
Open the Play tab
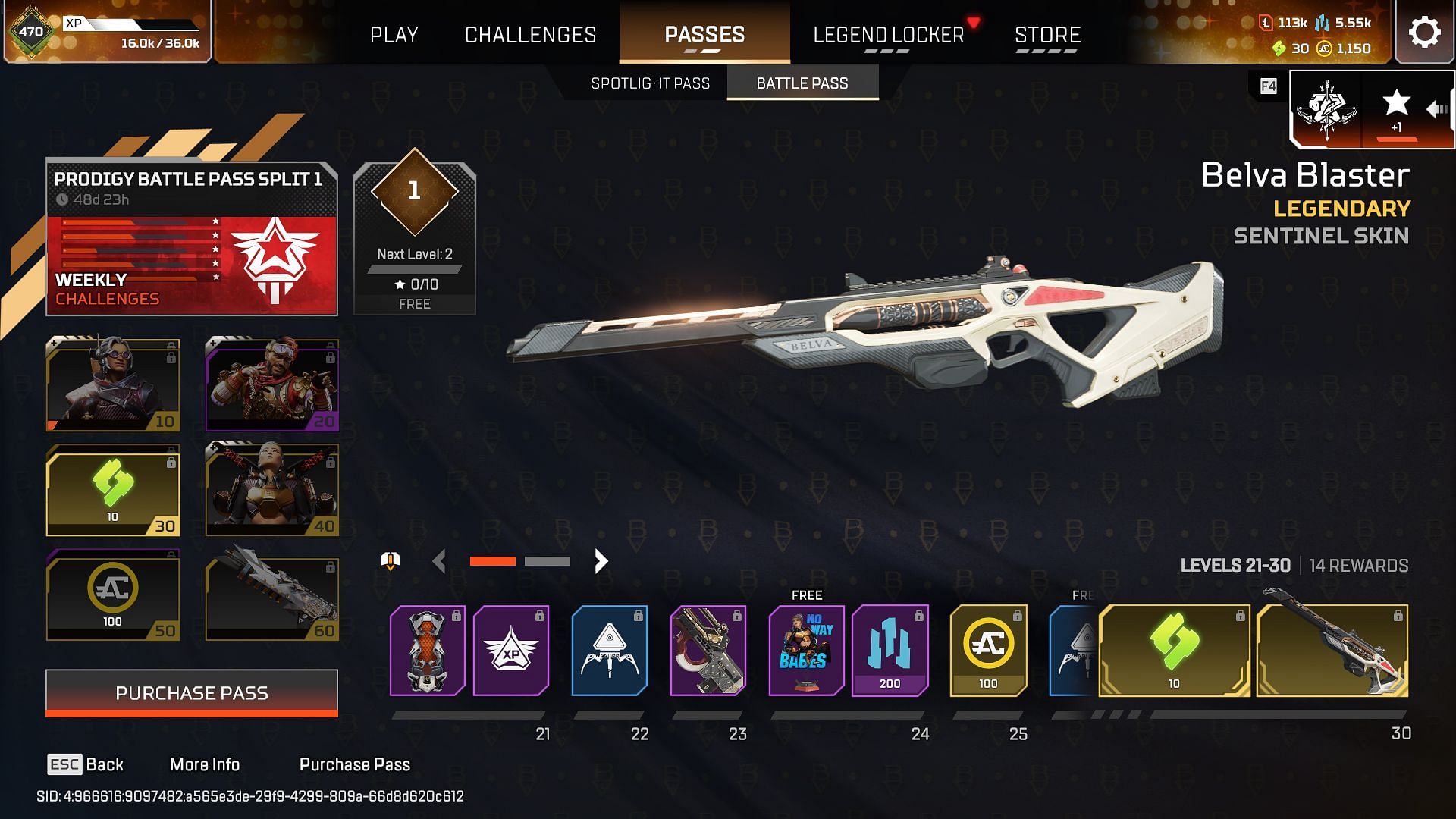click(x=394, y=35)
